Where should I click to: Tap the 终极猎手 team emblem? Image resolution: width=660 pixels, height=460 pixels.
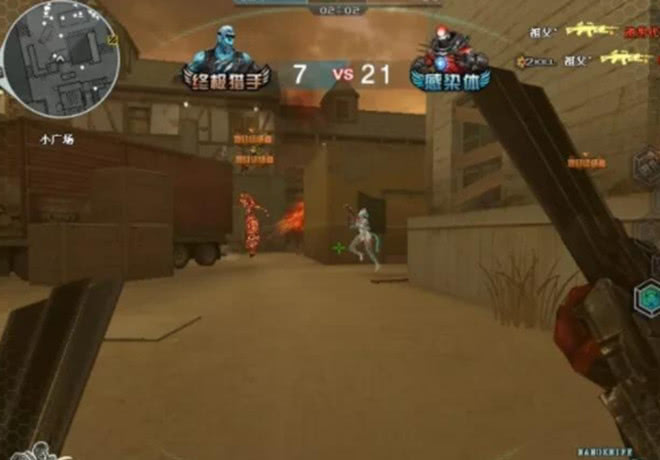[x=227, y=58]
